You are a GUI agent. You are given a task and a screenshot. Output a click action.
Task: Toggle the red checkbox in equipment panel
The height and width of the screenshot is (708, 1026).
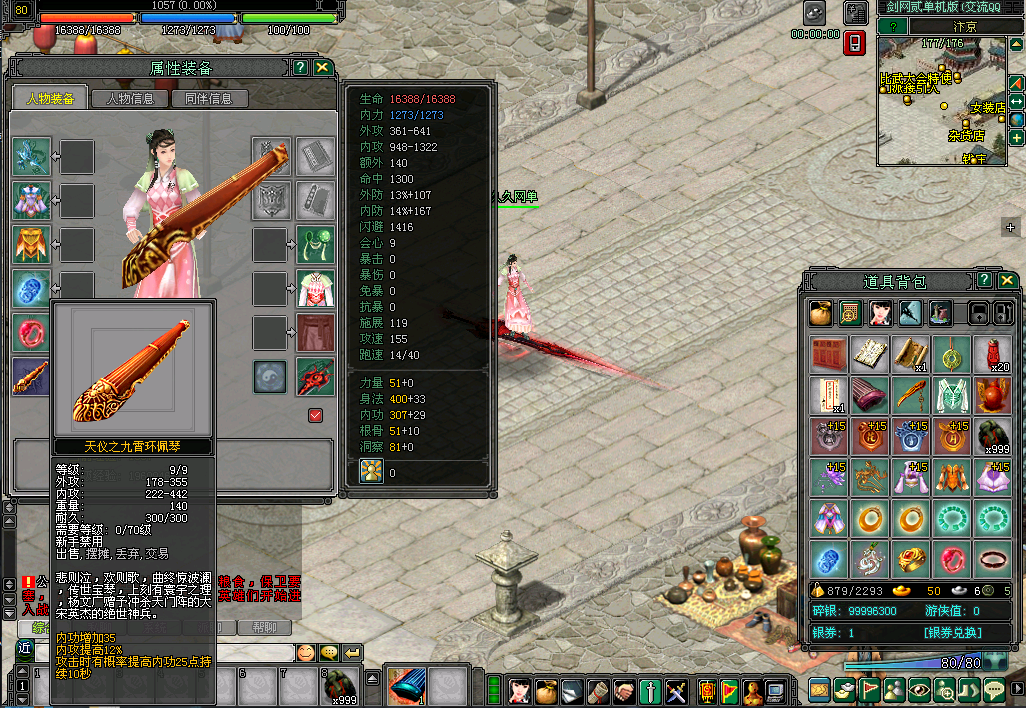(x=316, y=415)
